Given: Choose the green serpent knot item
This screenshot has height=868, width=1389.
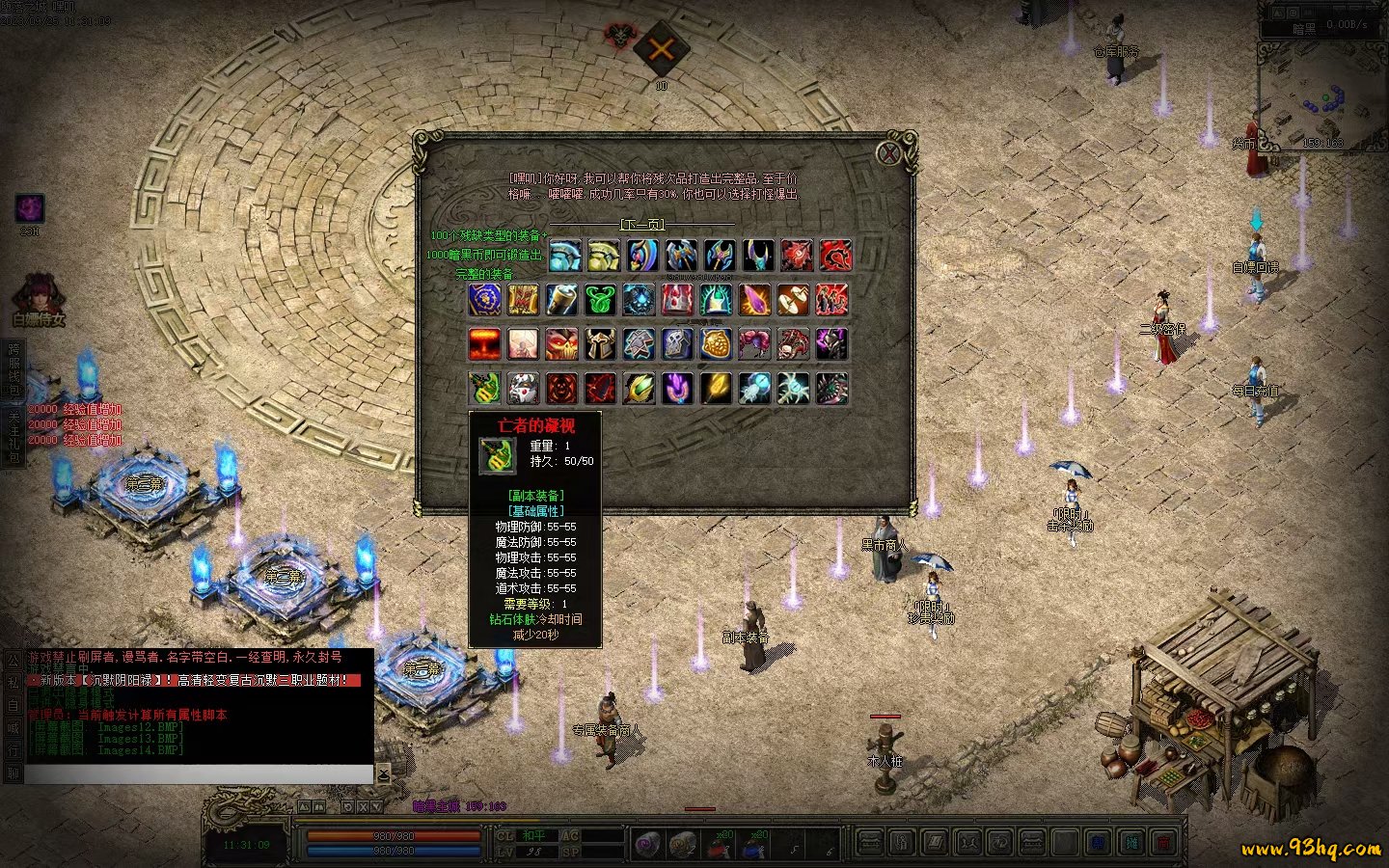Looking at the screenshot, I should coord(600,300).
